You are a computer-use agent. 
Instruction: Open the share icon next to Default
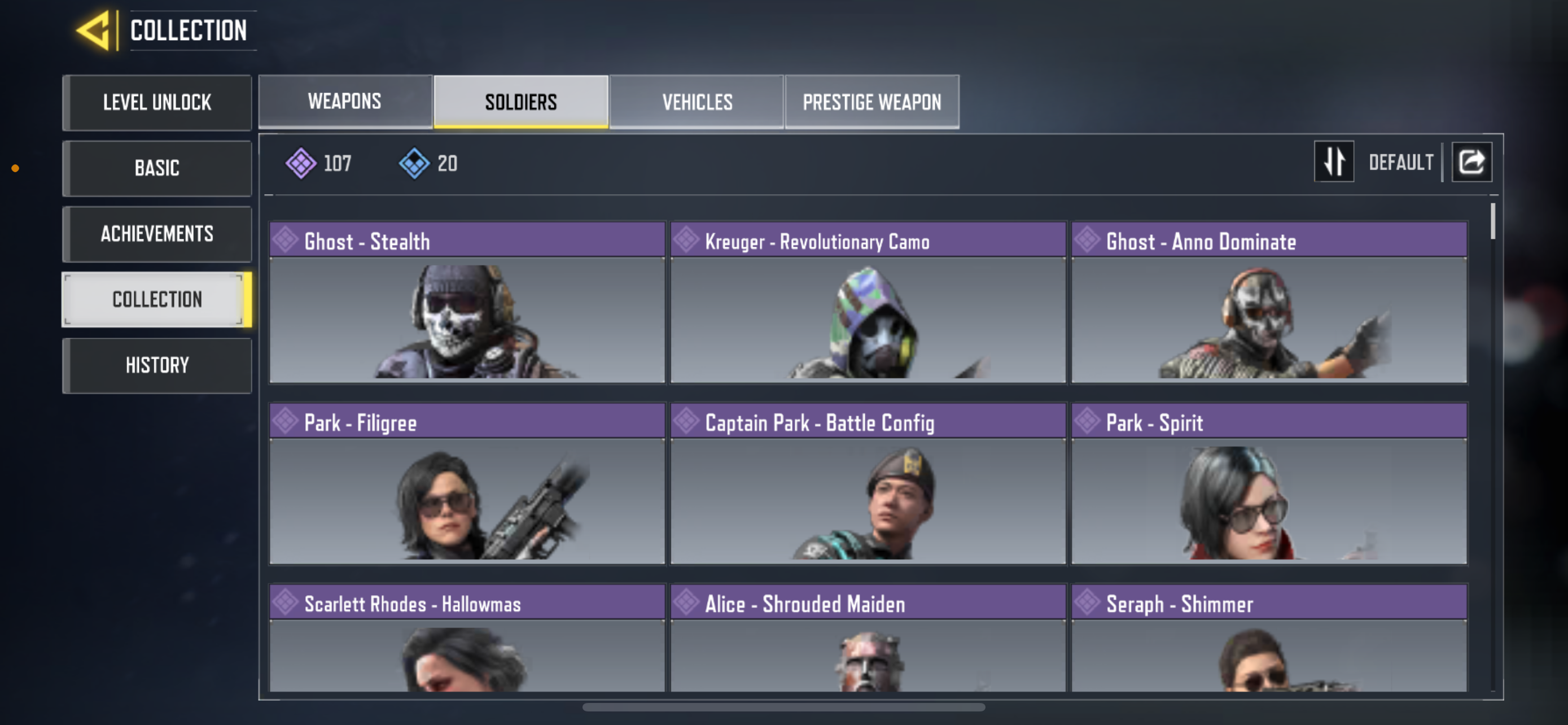(1471, 161)
